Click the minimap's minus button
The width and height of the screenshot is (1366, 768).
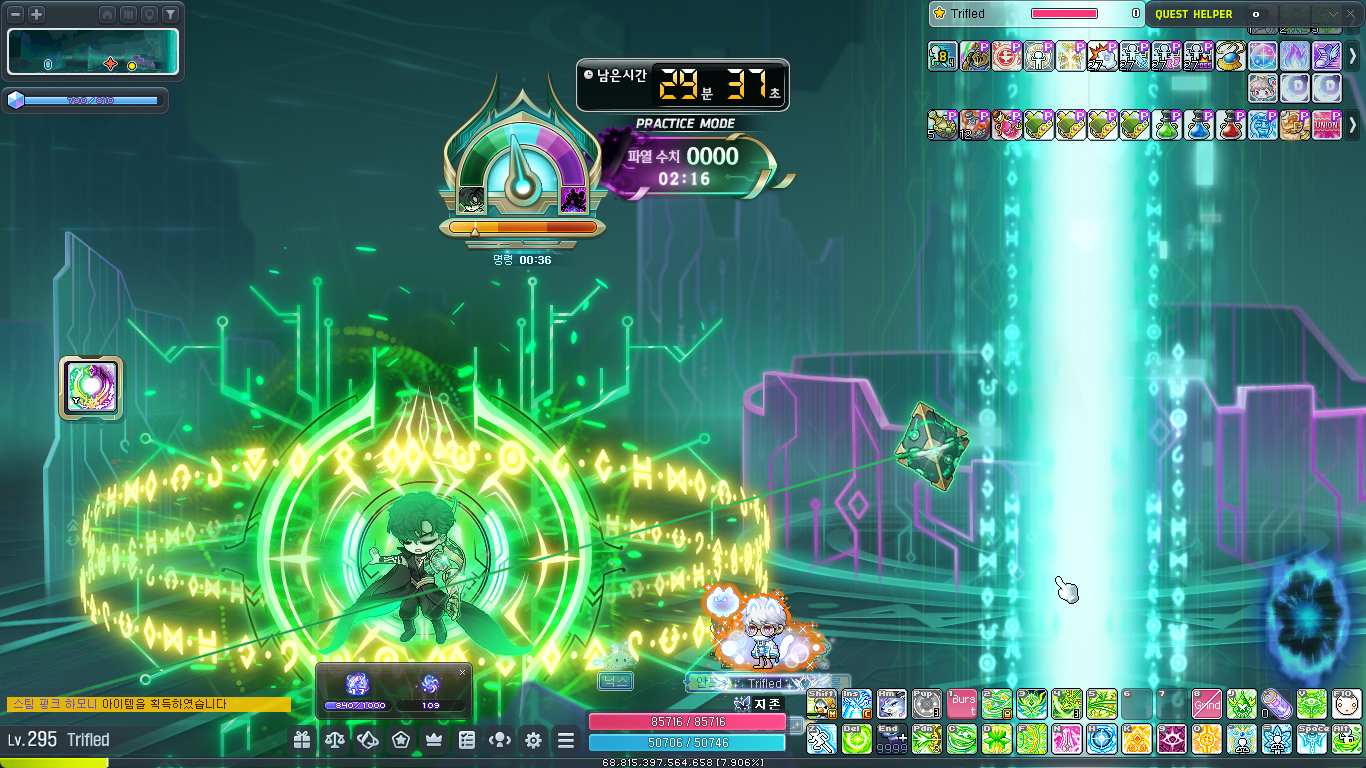pyautogui.click(x=16, y=14)
